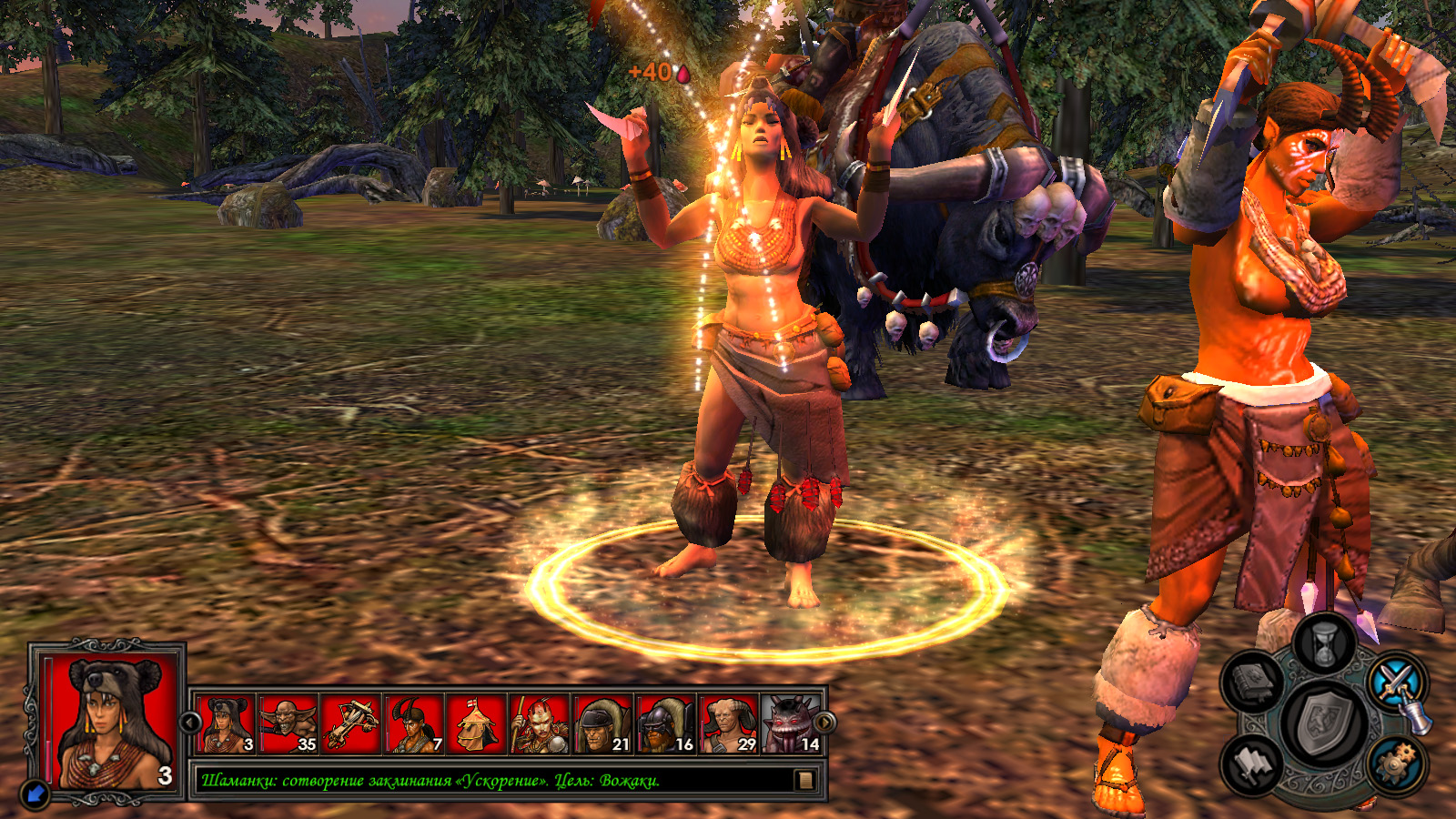Select the horned warrior stack of 7
The width and height of the screenshot is (1456, 819).
414,724
